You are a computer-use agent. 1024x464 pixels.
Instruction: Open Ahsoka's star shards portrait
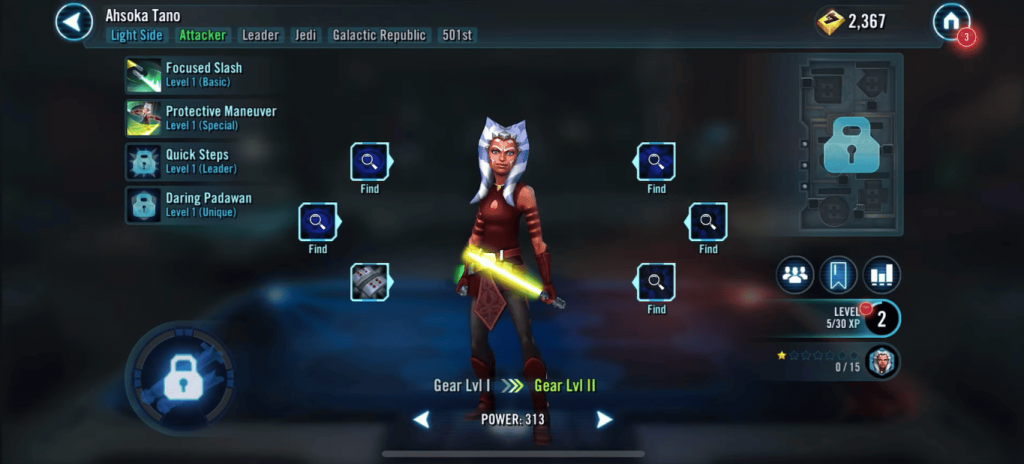pos(880,362)
